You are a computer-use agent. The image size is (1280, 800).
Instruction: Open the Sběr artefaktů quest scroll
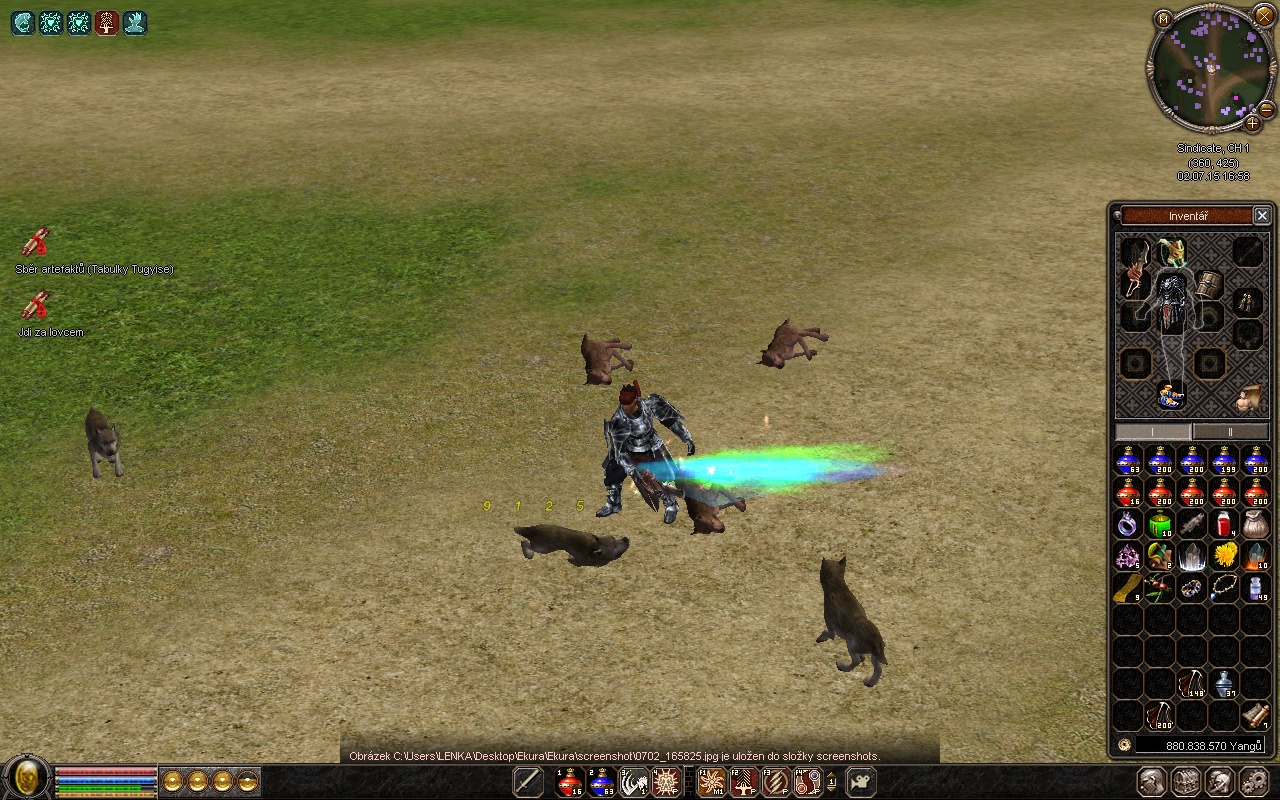click(36, 243)
